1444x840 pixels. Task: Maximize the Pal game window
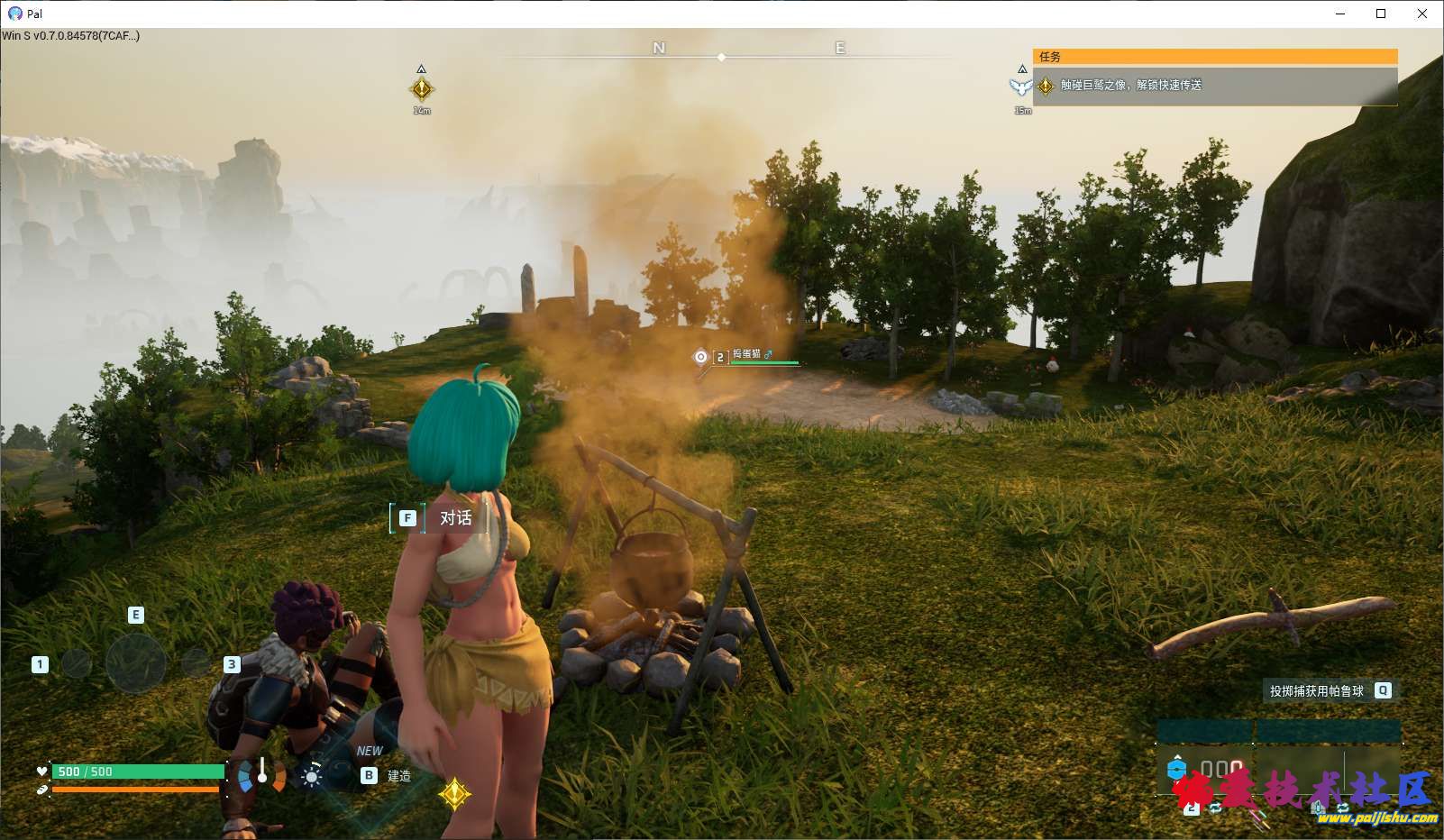pos(1381,14)
